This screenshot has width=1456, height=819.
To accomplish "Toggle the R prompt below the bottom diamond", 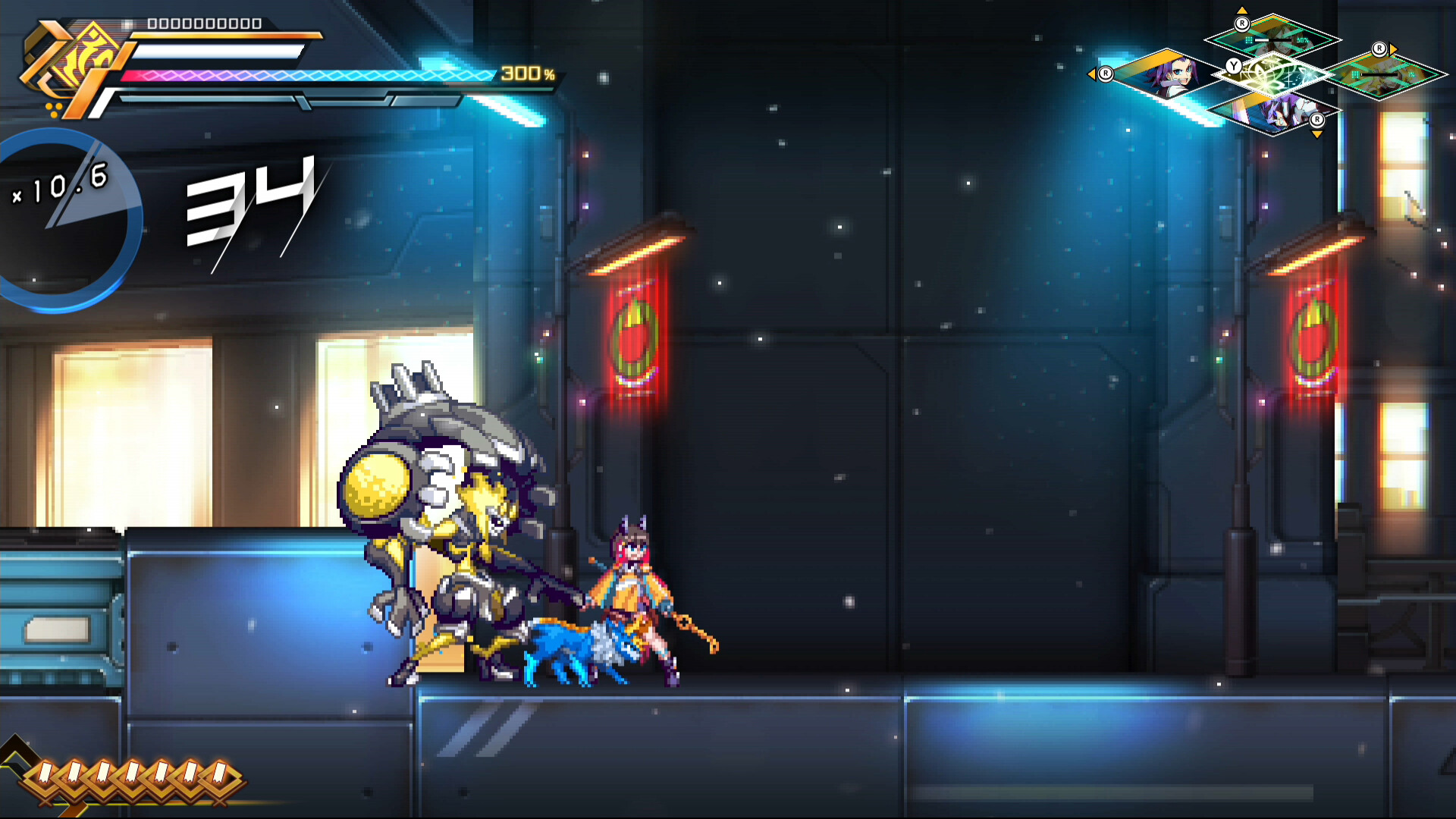I will coord(1317,121).
